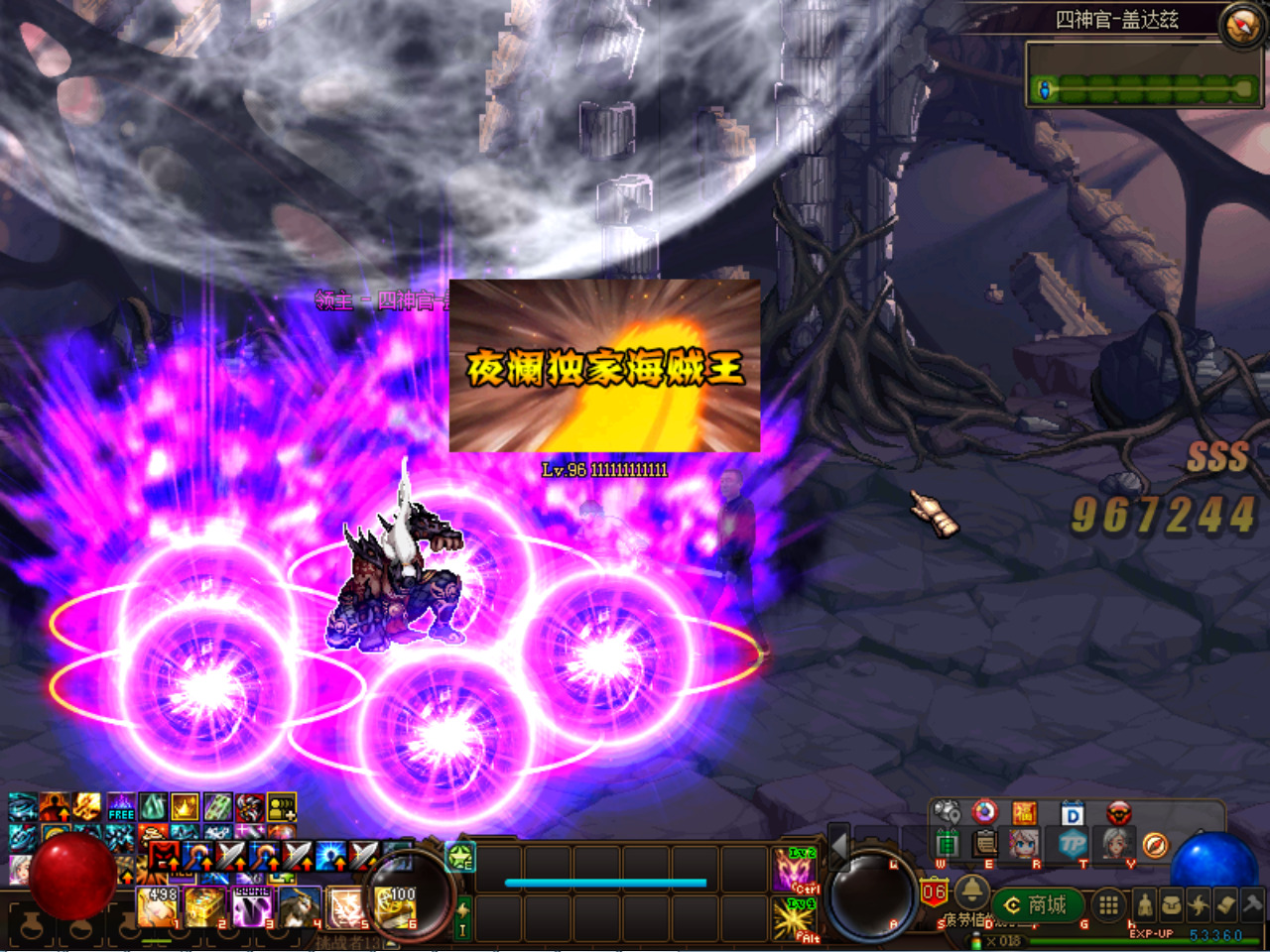Click the character equipment silhouette icon
1270x952 pixels.
[1144, 905]
